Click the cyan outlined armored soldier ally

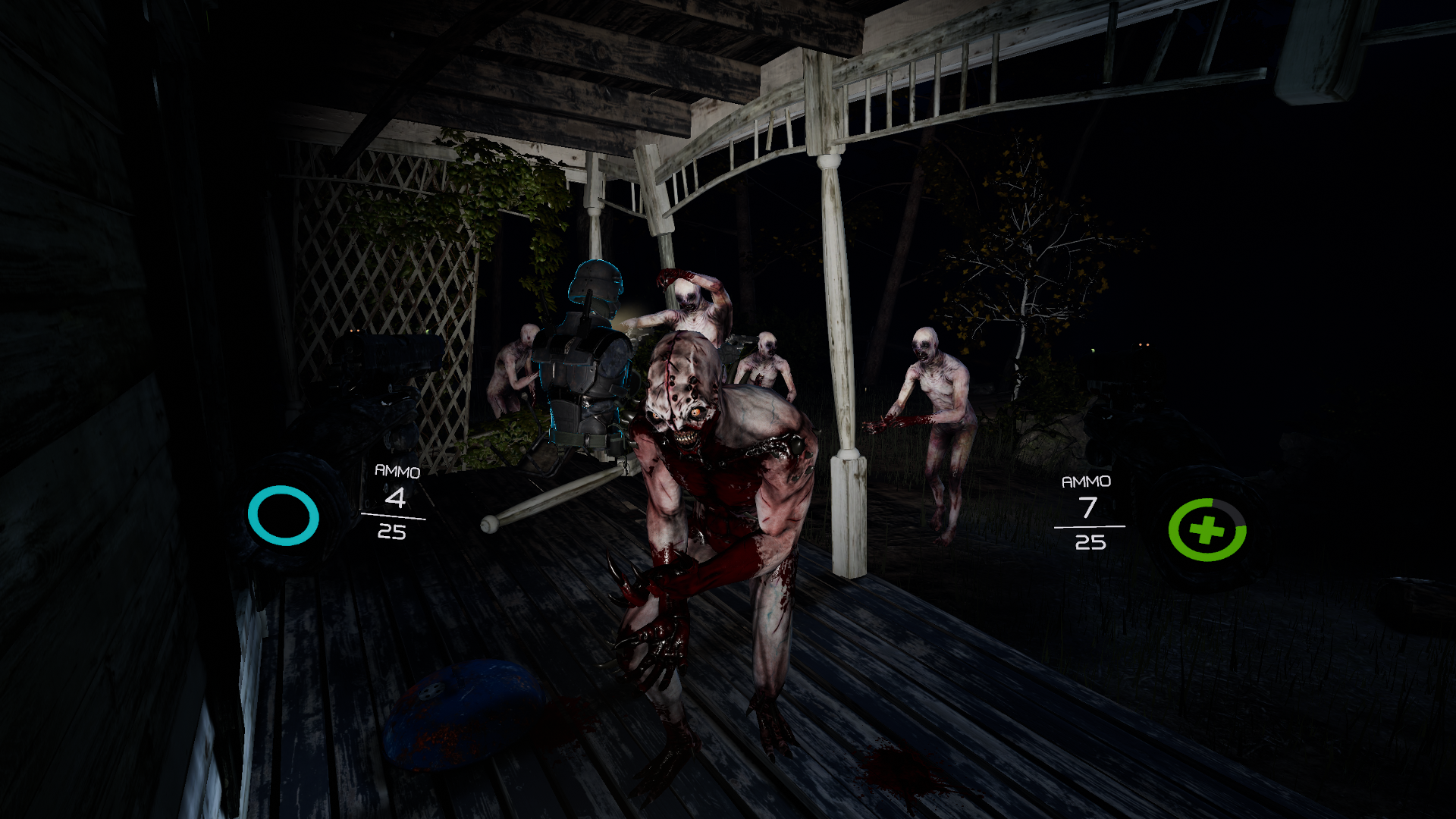[x=584, y=356]
